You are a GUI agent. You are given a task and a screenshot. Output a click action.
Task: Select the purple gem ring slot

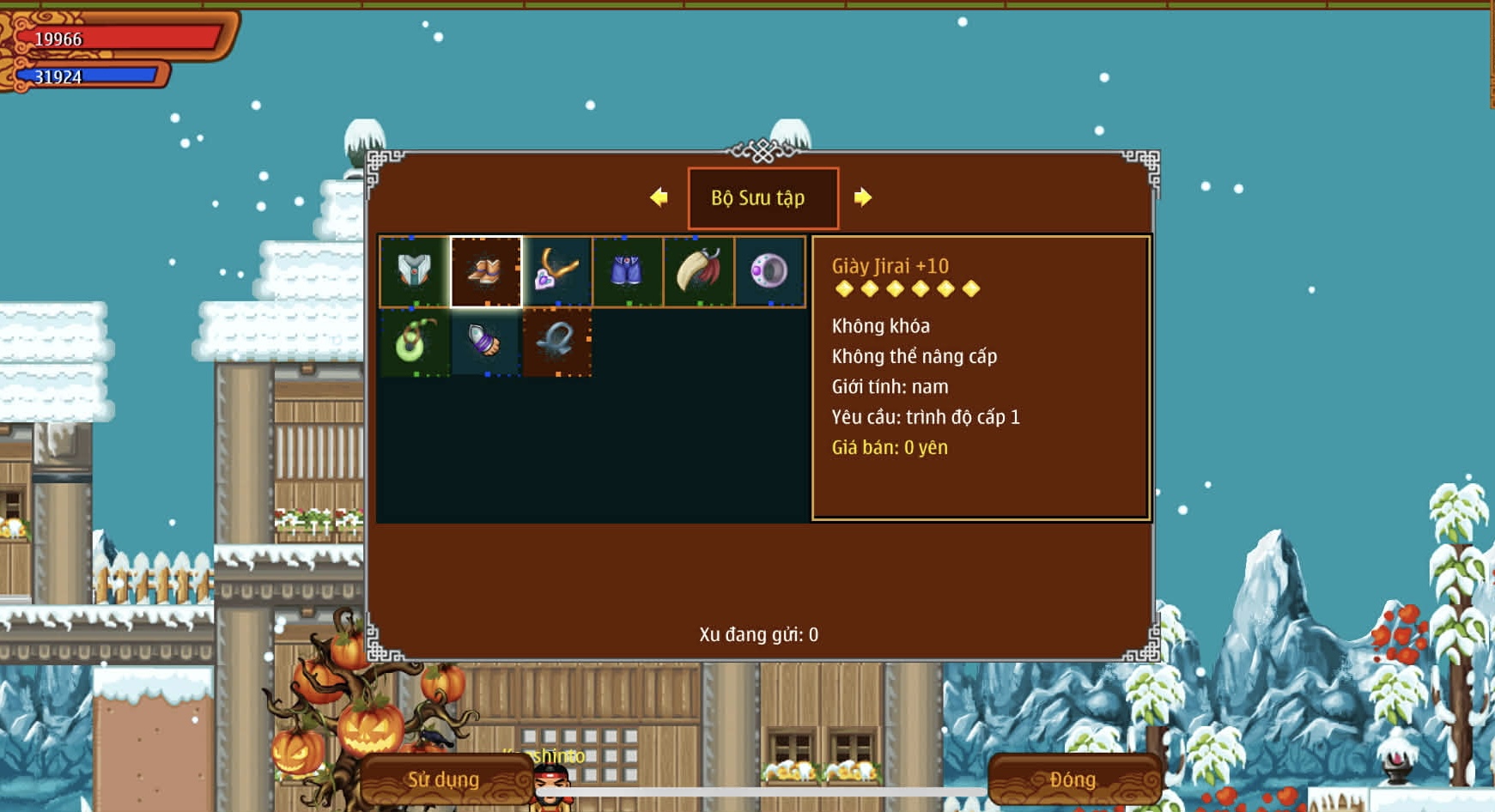(x=769, y=271)
